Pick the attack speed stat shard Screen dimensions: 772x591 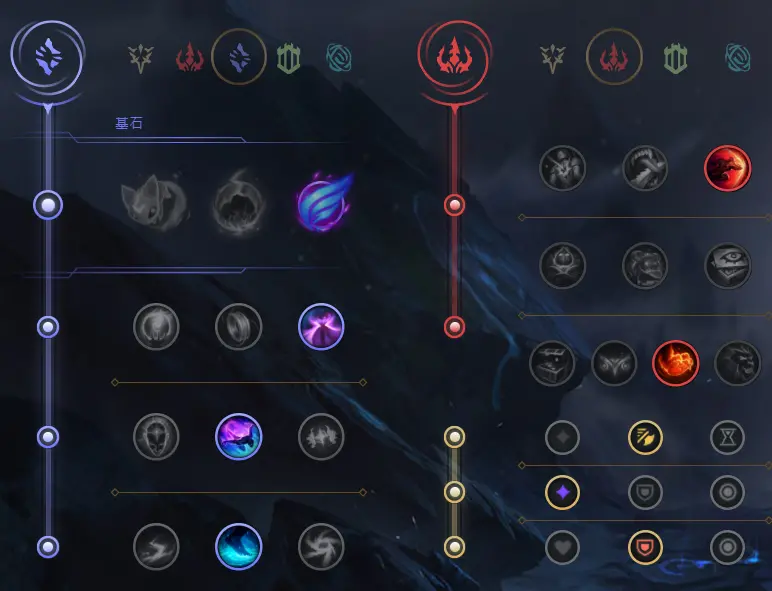(x=645, y=437)
